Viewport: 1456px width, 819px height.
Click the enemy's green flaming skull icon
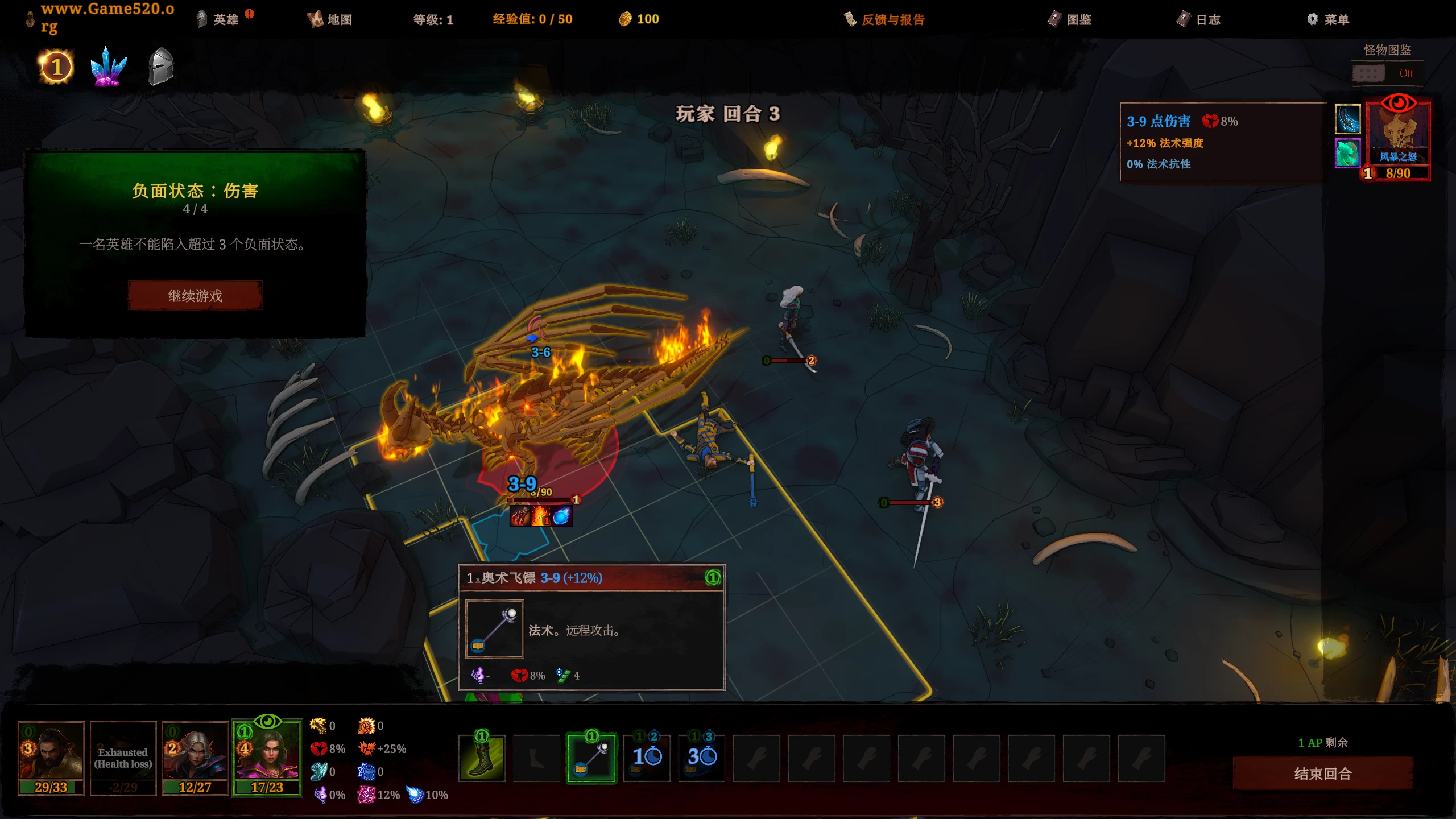click(x=1347, y=153)
